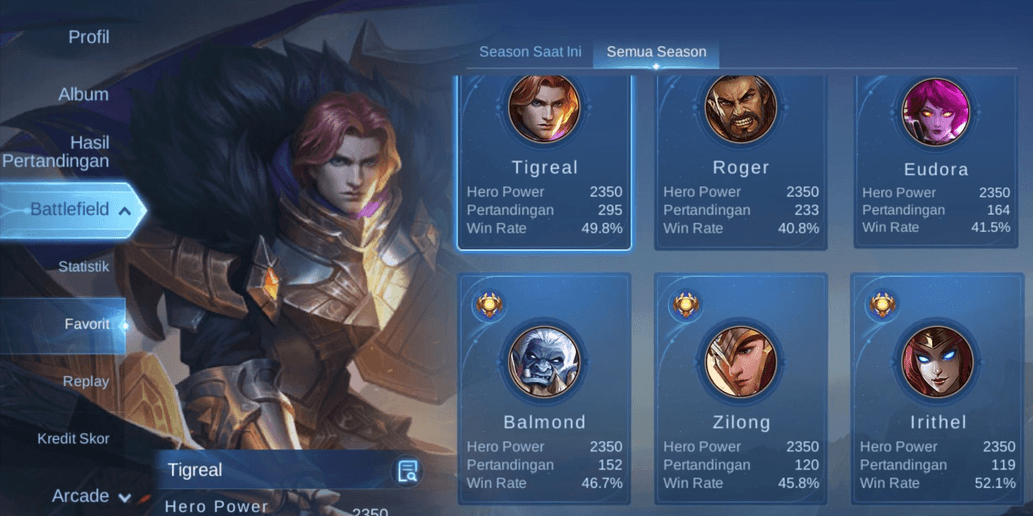1033x516 pixels.
Task: Go to the Album section
Action: tap(83, 94)
